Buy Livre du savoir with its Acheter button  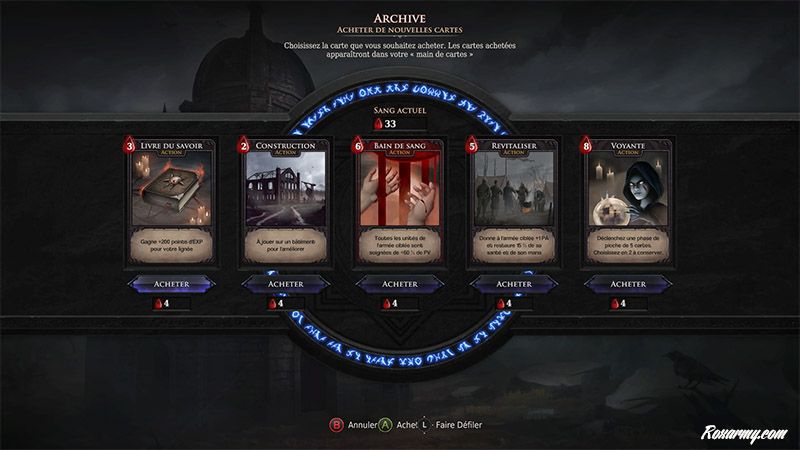[x=171, y=284]
